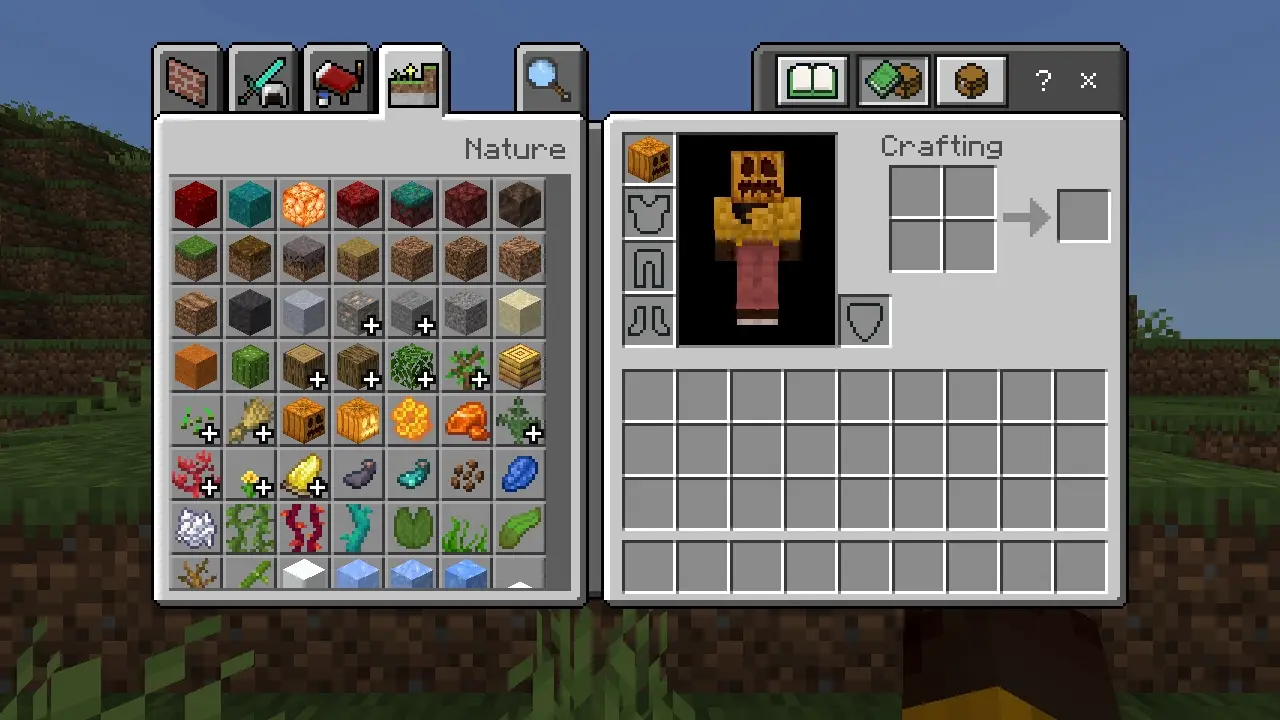The image size is (1280, 720).
Task: Click the crafting output slot
Action: tap(1083, 216)
